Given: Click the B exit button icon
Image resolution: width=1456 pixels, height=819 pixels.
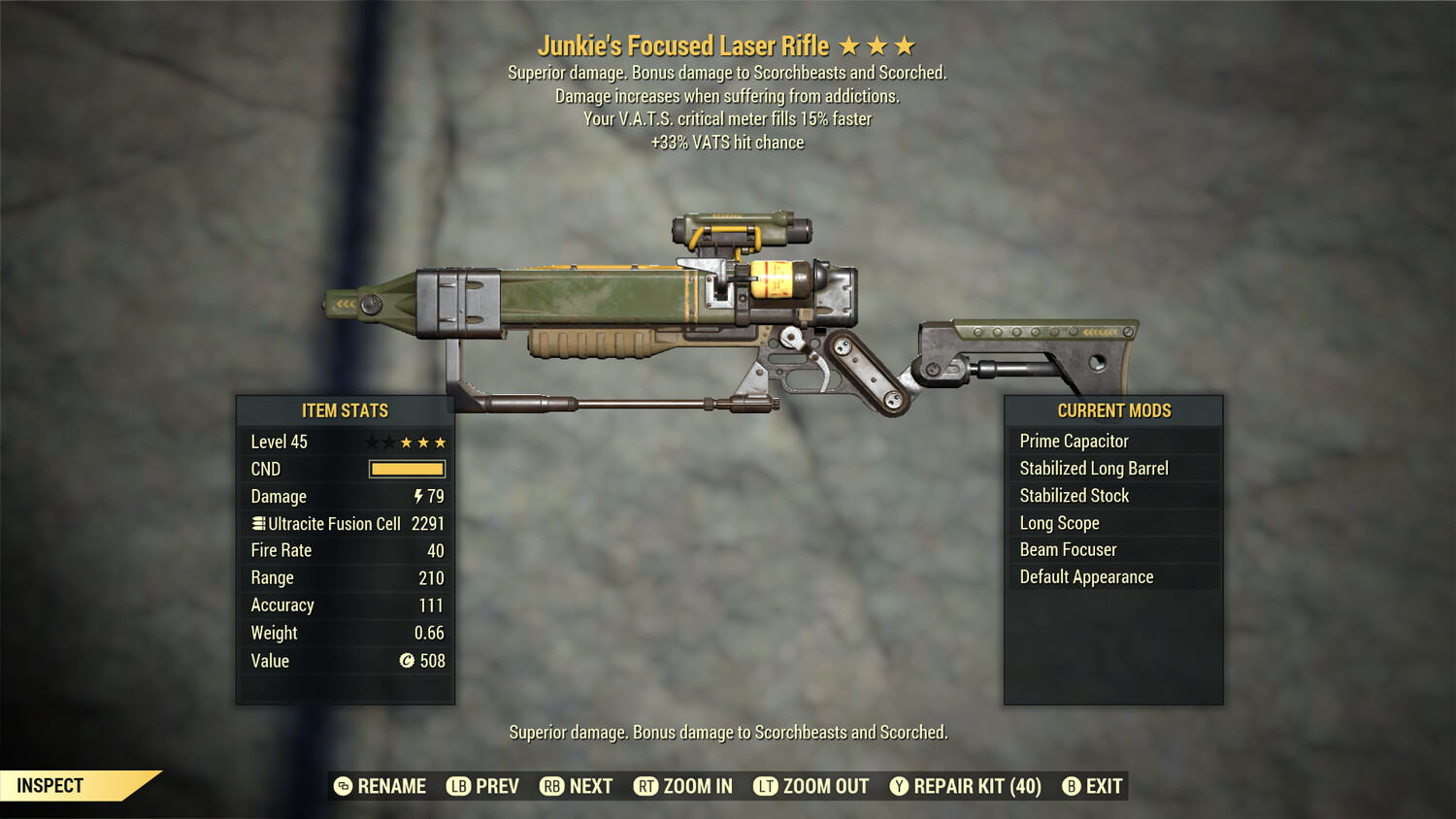Looking at the screenshot, I should pyautogui.click(x=1071, y=786).
